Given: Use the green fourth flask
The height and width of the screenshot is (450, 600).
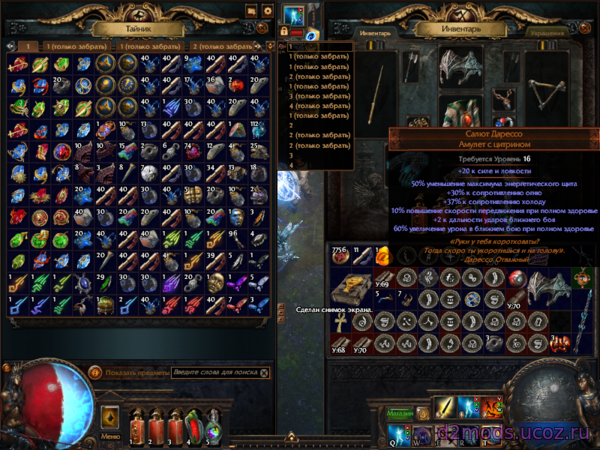Looking at the screenshot, I should [x=191, y=425].
